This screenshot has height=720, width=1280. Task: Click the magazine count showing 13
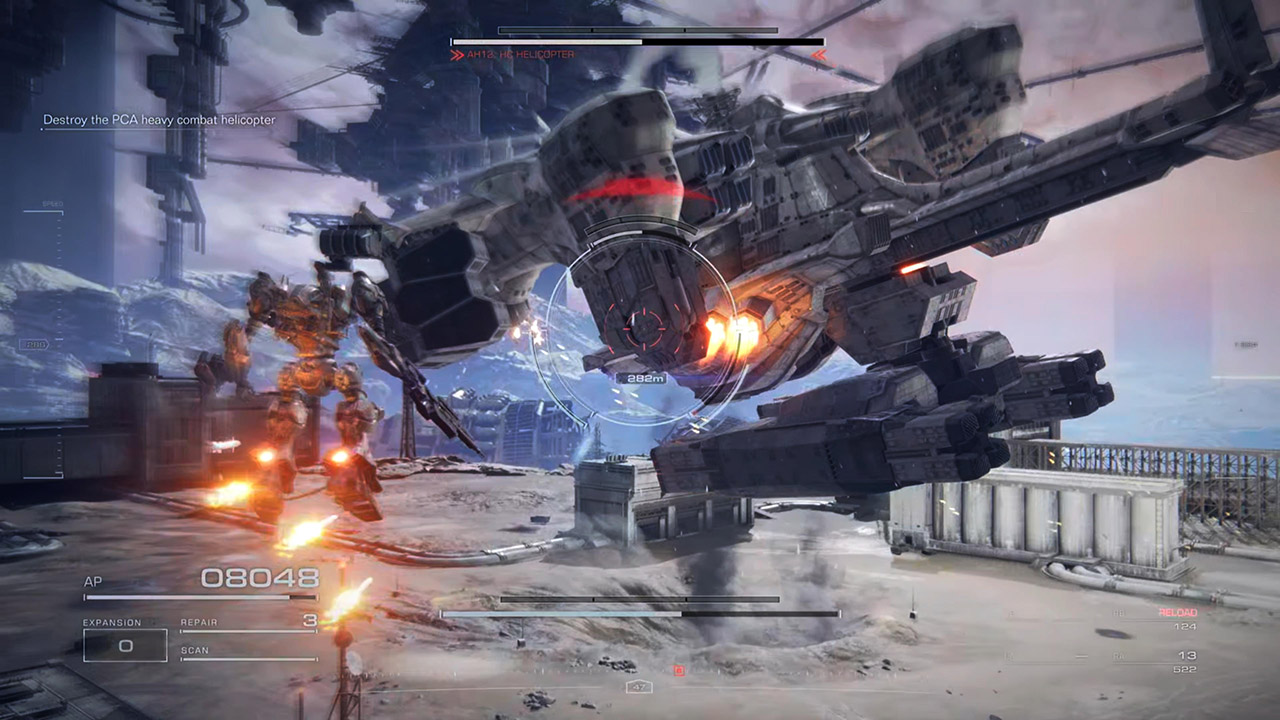click(x=1187, y=653)
